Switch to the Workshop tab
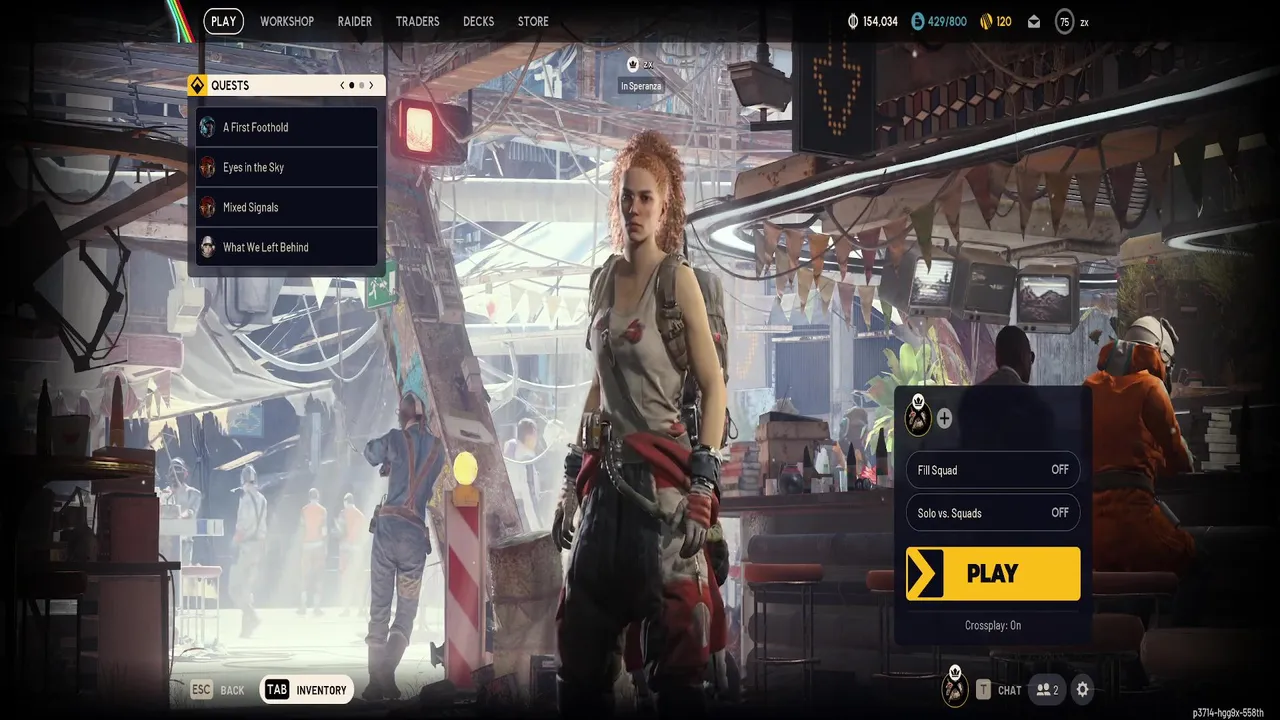1280x720 pixels. [x=286, y=21]
